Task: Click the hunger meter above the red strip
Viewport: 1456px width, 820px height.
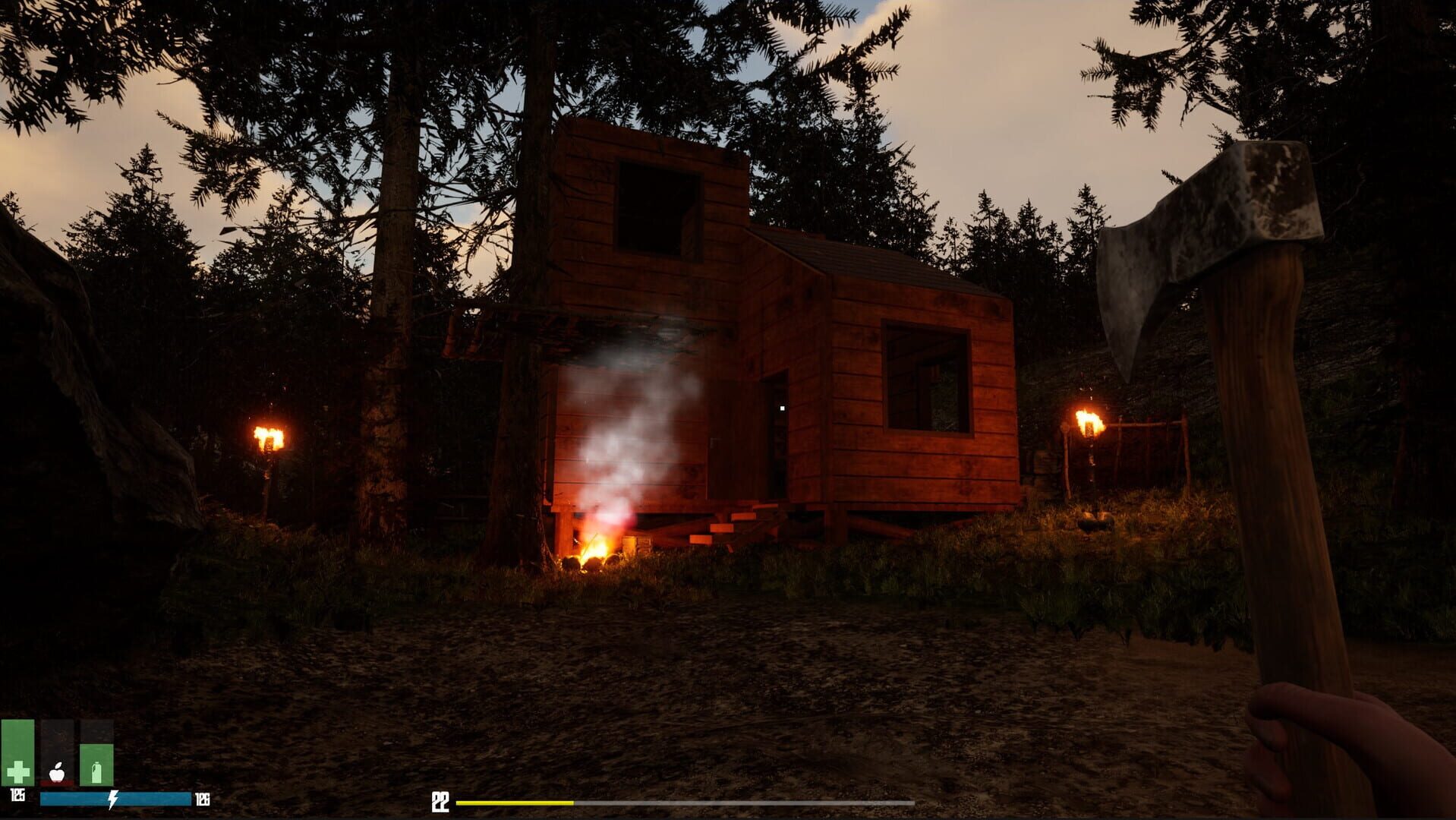Action: (x=57, y=748)
